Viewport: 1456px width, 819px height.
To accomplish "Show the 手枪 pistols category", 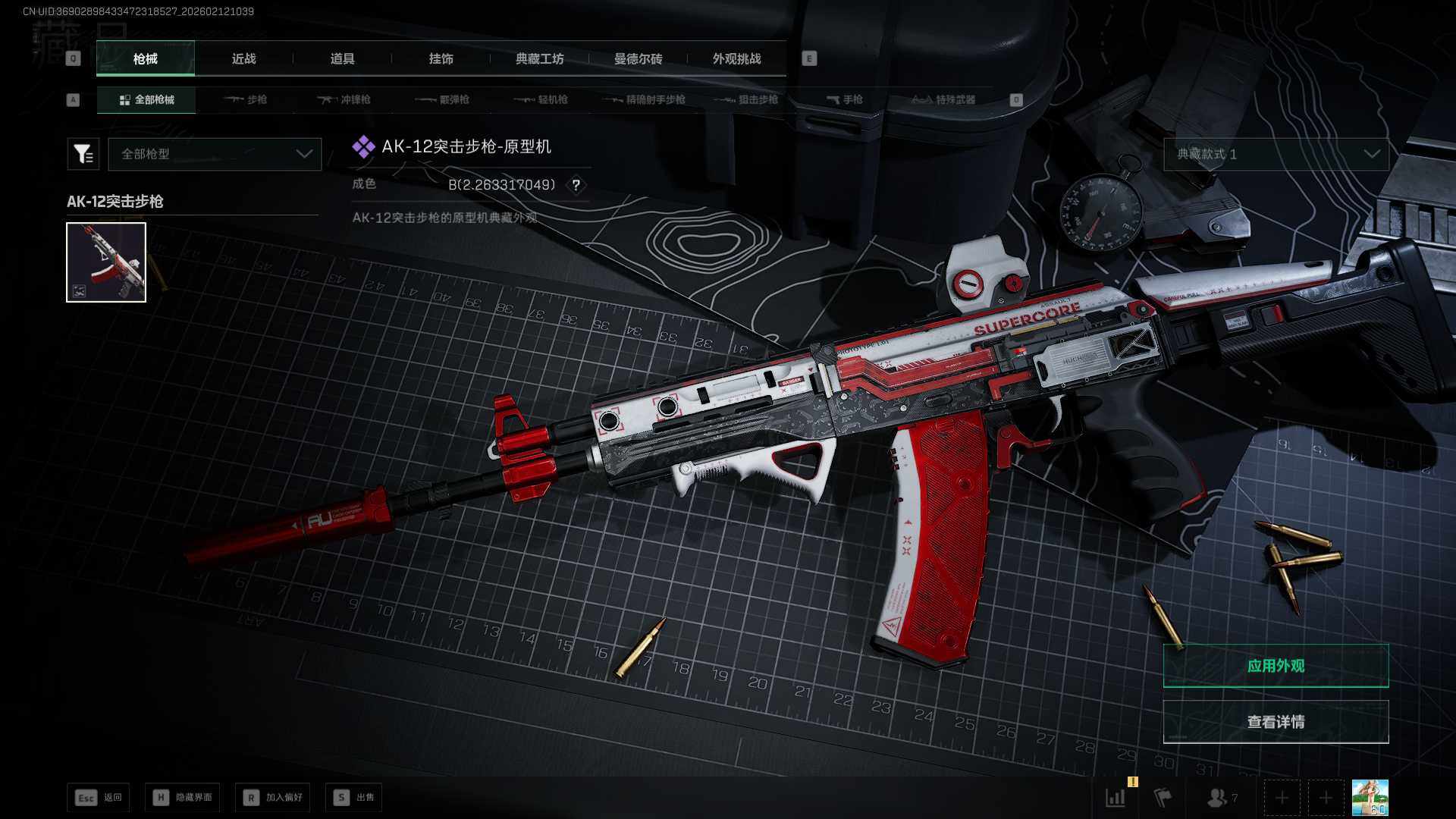I will (x=845, y=99).
